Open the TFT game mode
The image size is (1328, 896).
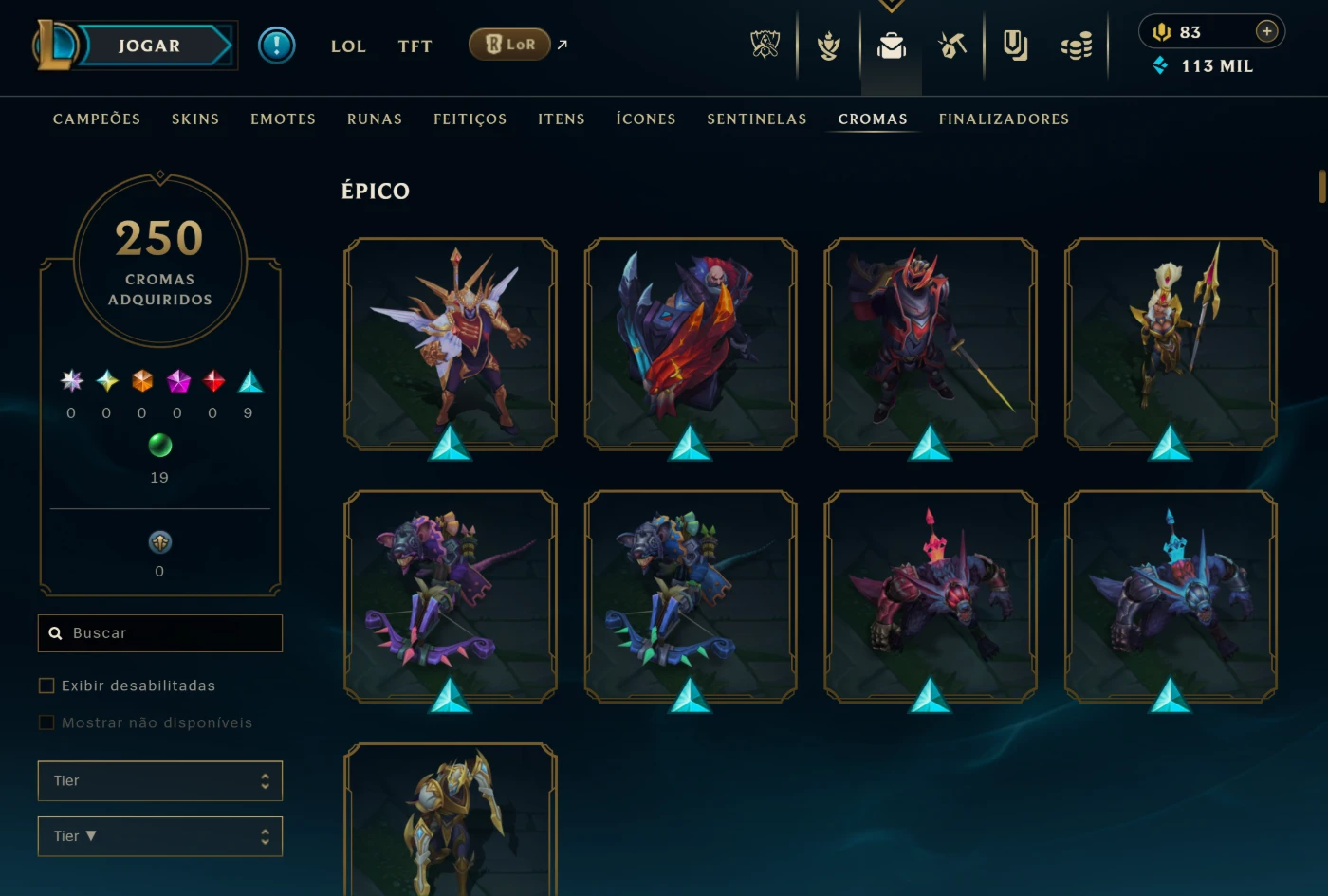click(415, 46)
